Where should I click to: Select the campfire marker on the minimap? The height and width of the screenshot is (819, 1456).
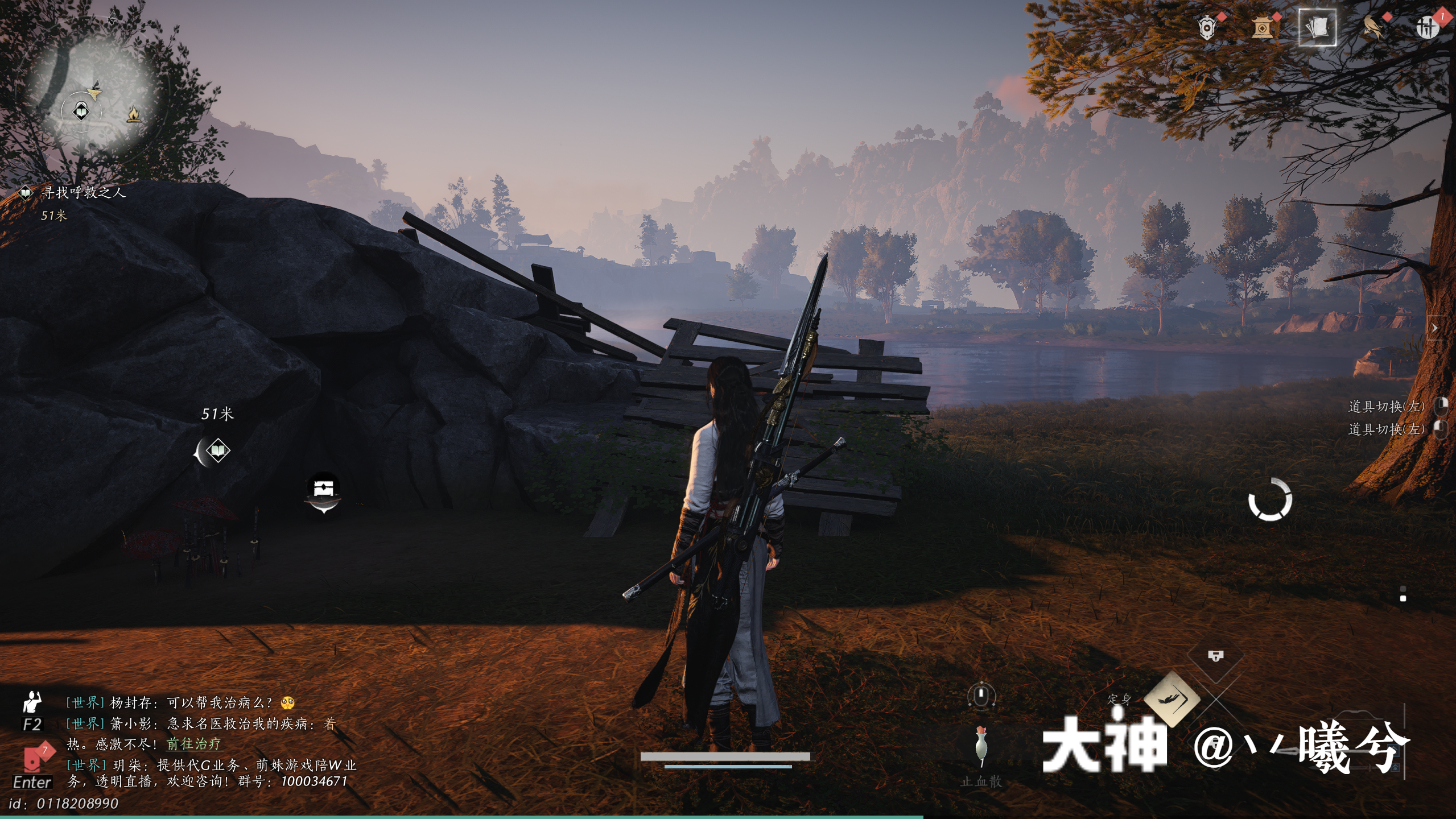coord(134,115)
